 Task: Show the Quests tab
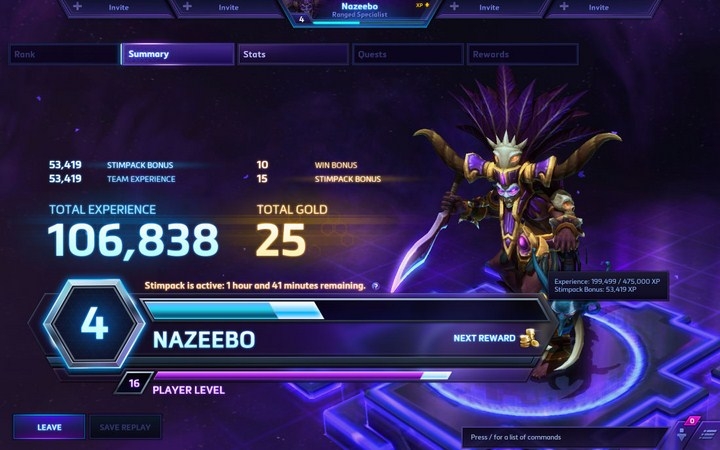click(x=407, y=54)
